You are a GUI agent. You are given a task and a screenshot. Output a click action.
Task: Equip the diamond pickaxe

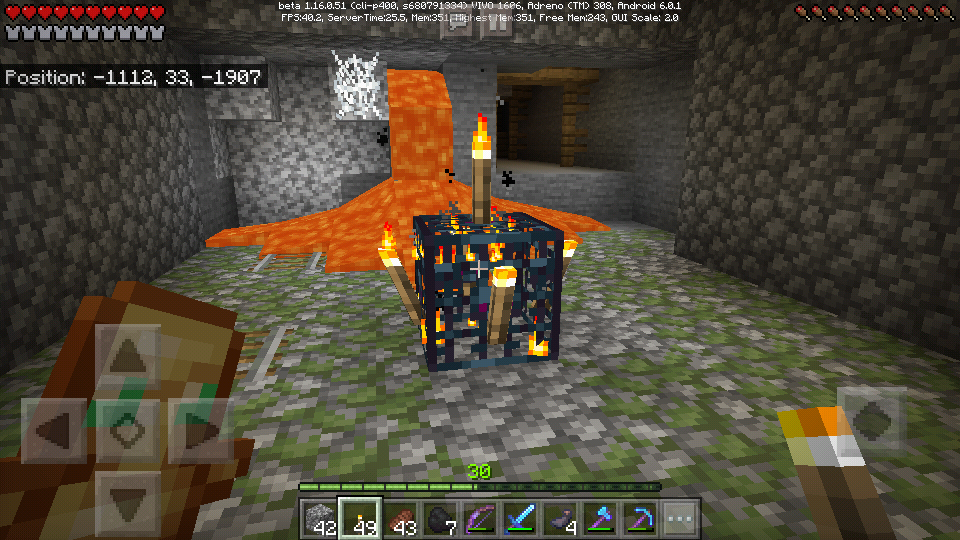point(639,519)
